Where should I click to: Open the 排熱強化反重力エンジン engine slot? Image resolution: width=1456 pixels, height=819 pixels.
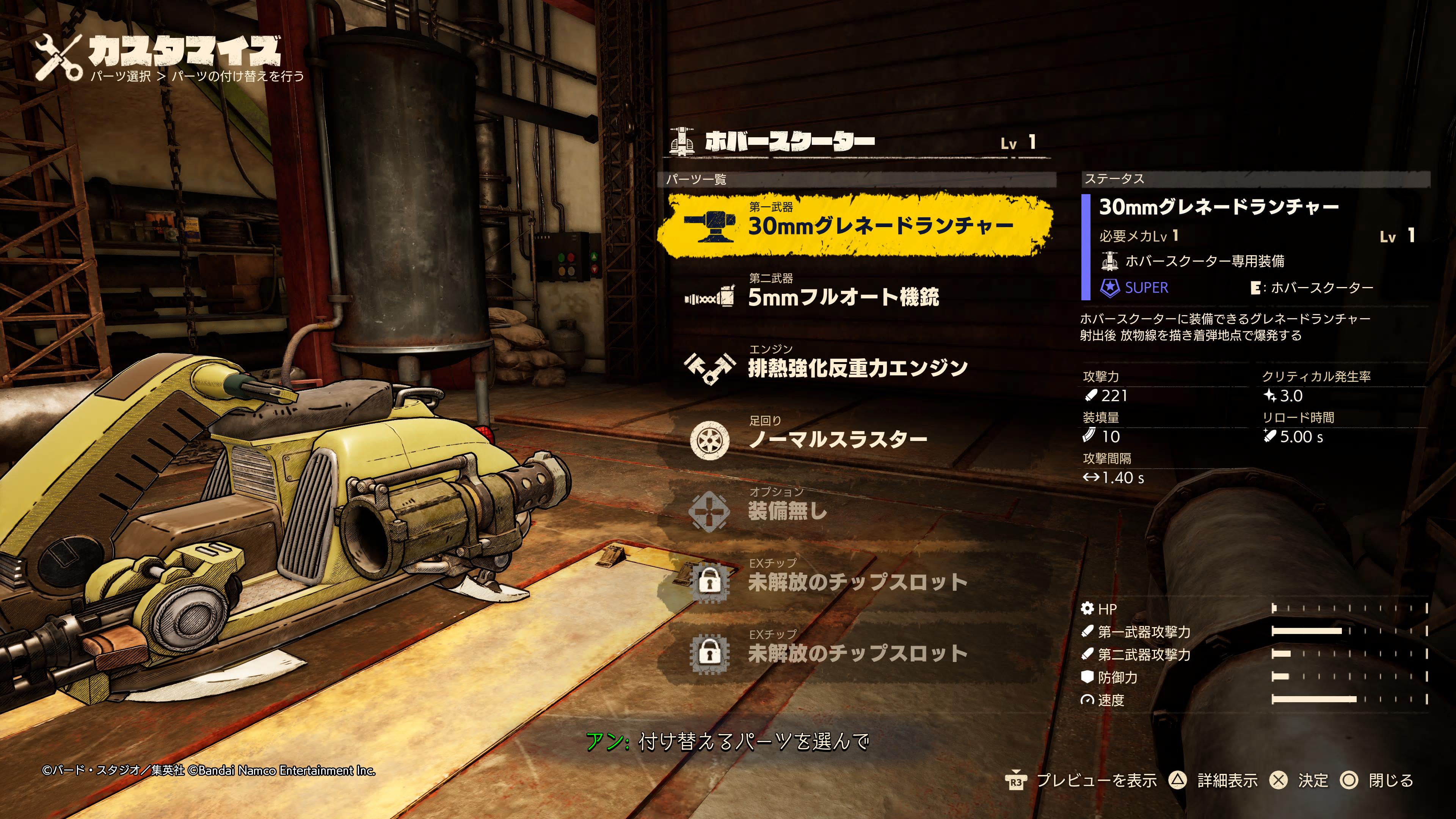click(x=857, y=367)
